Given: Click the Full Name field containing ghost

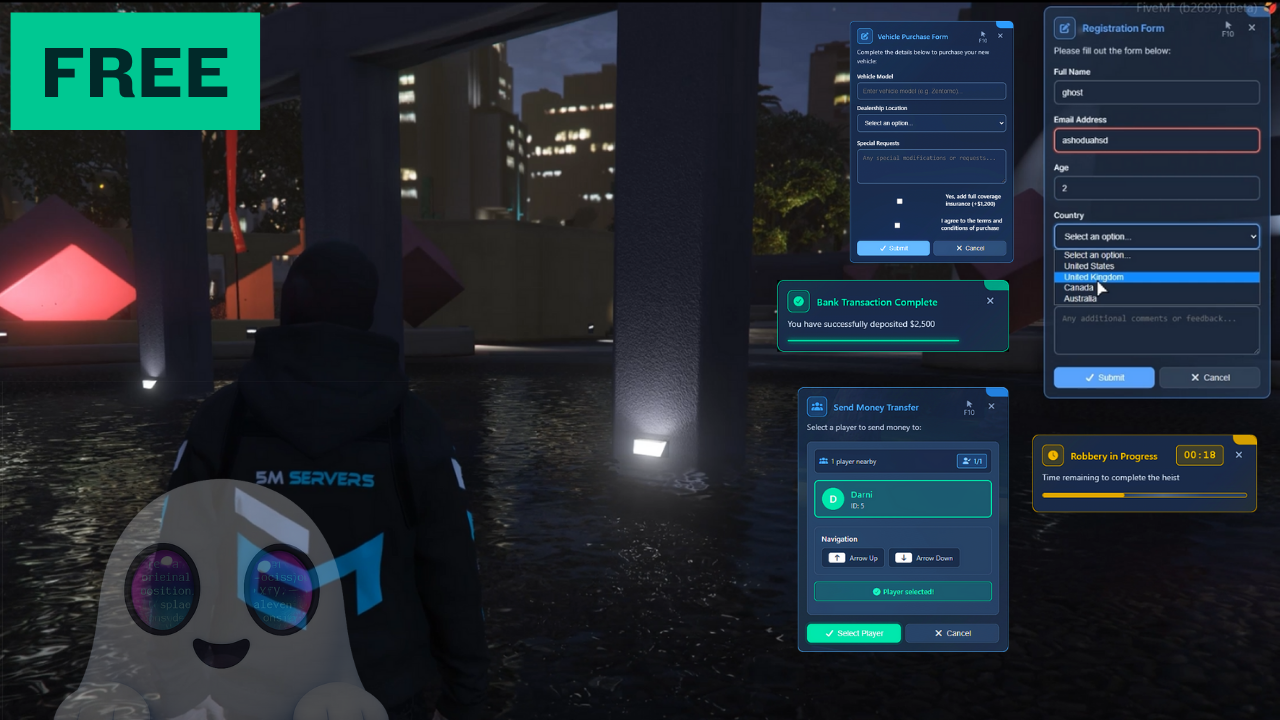Looking at the screenshot, I should pos(1156,92).
